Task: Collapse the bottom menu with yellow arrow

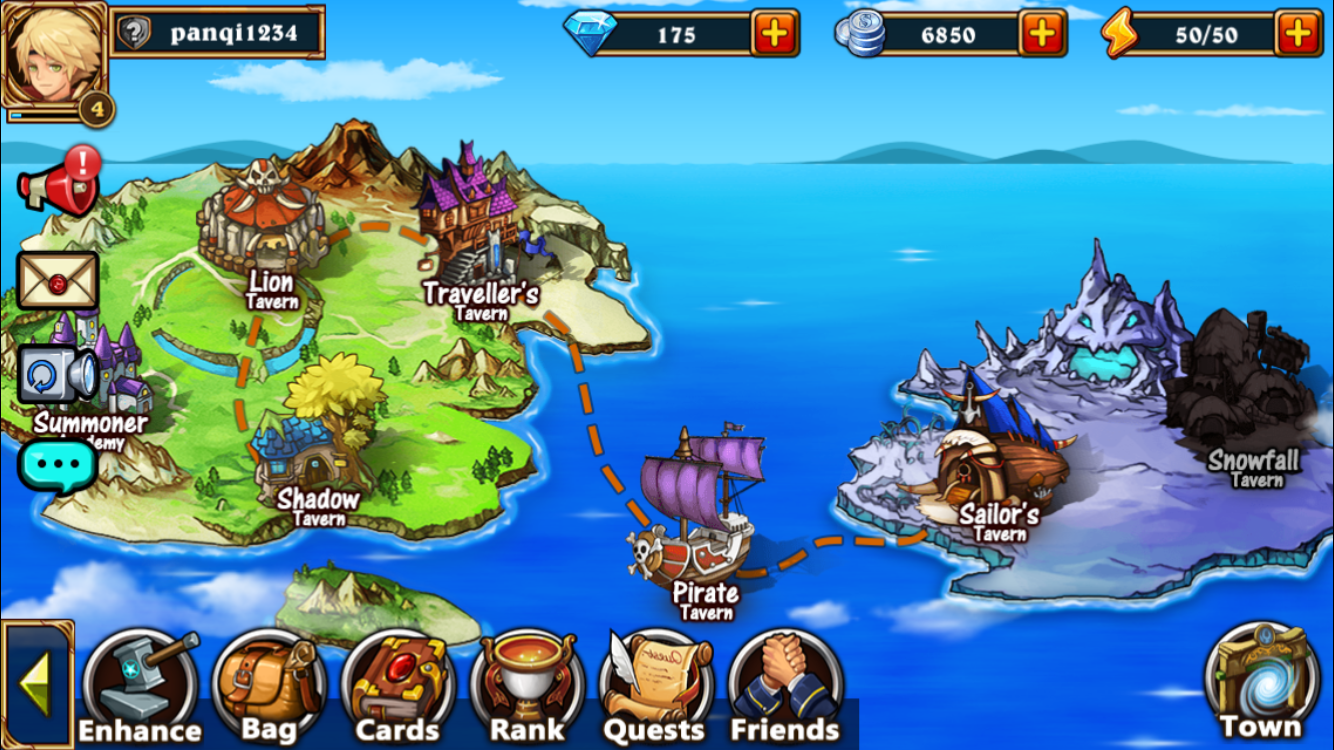Action: [36, 684]
